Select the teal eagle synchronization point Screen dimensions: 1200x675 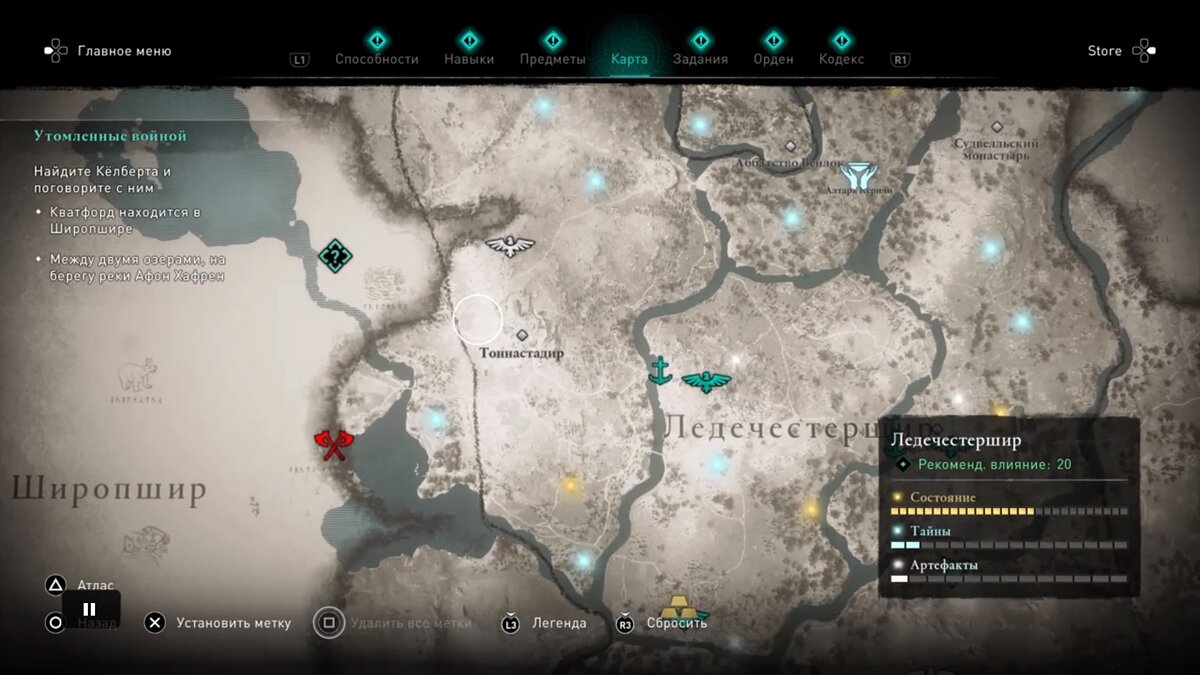pyautogui.click(x=706, y=381)
